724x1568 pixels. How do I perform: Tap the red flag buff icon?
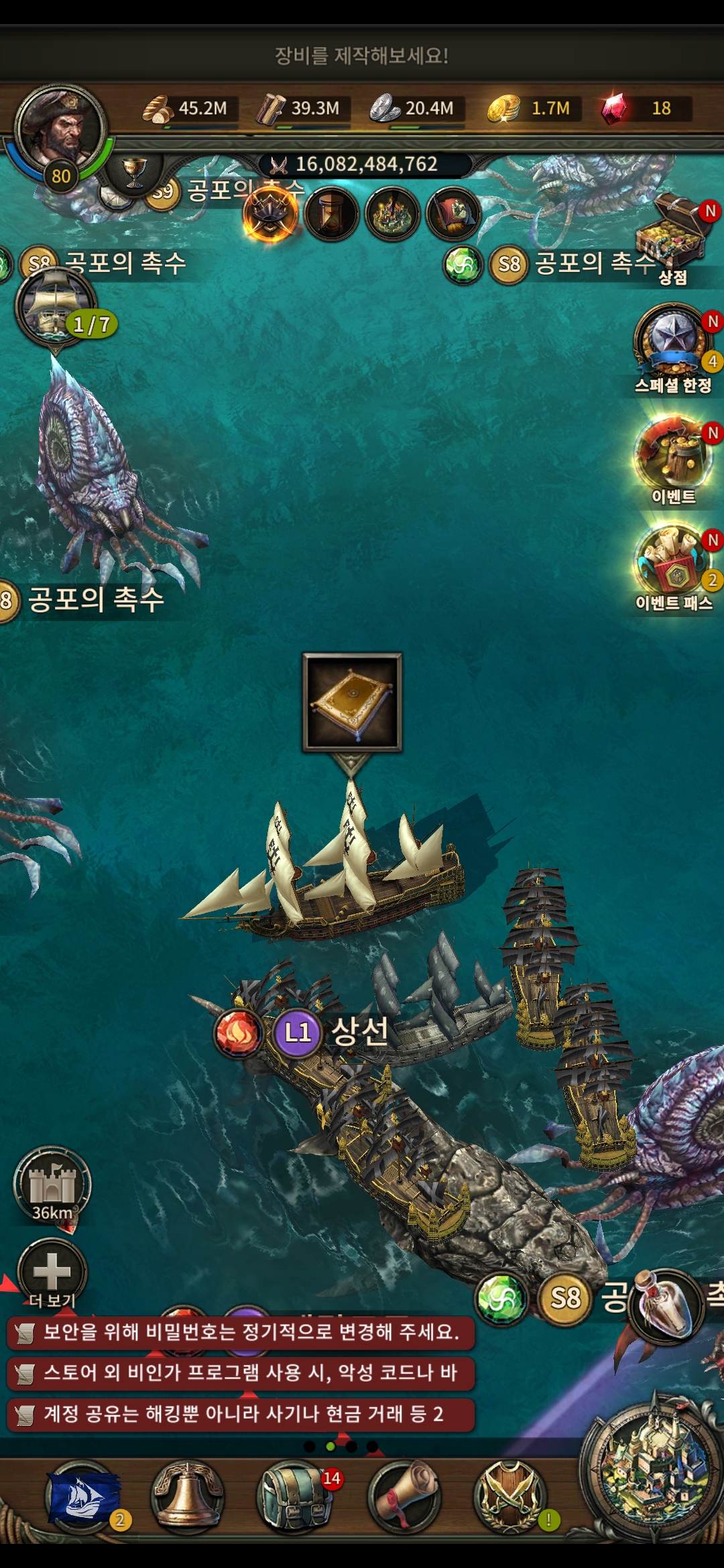(x=453, y=214)
